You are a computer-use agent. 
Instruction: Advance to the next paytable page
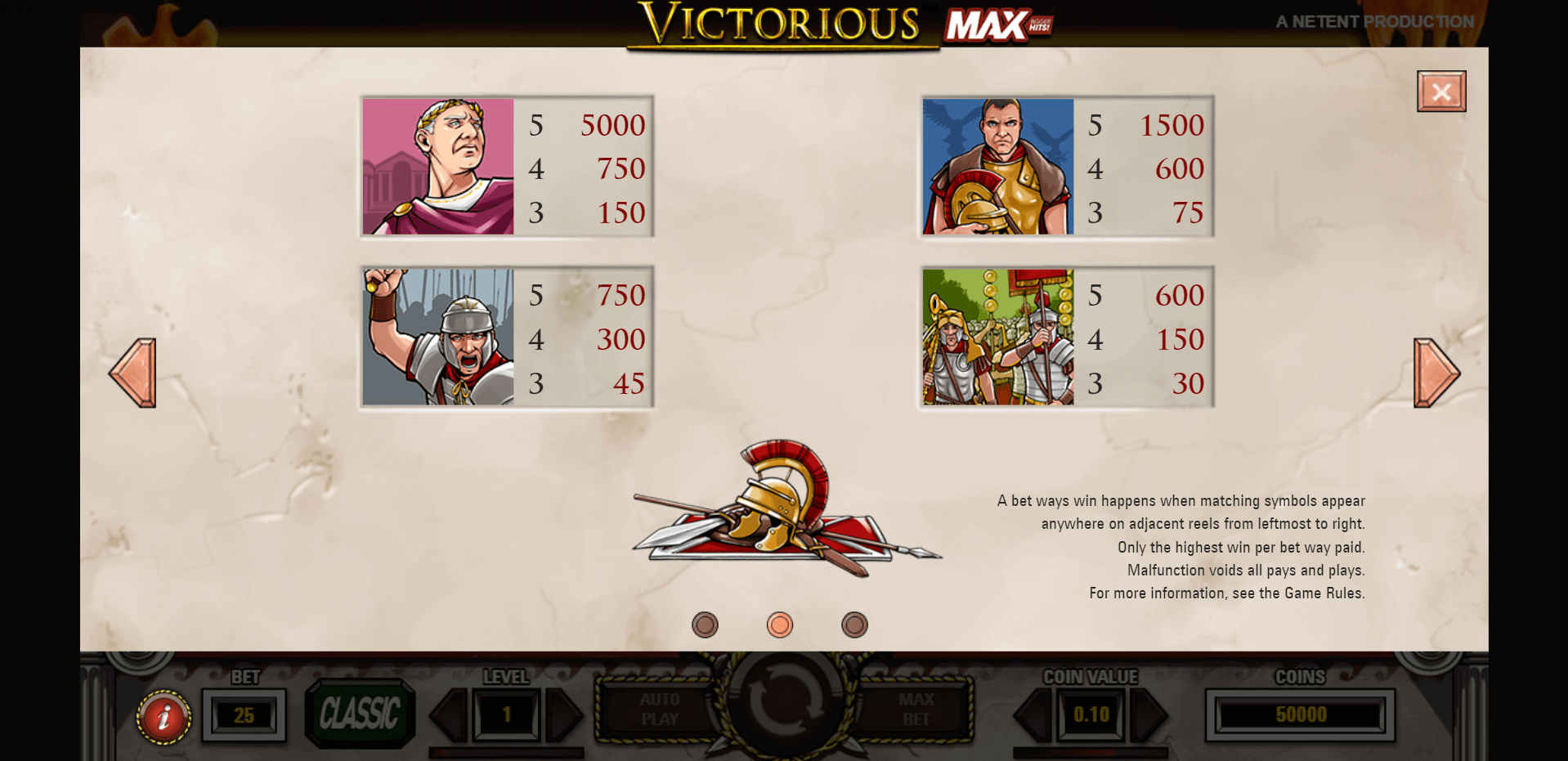1435,373
